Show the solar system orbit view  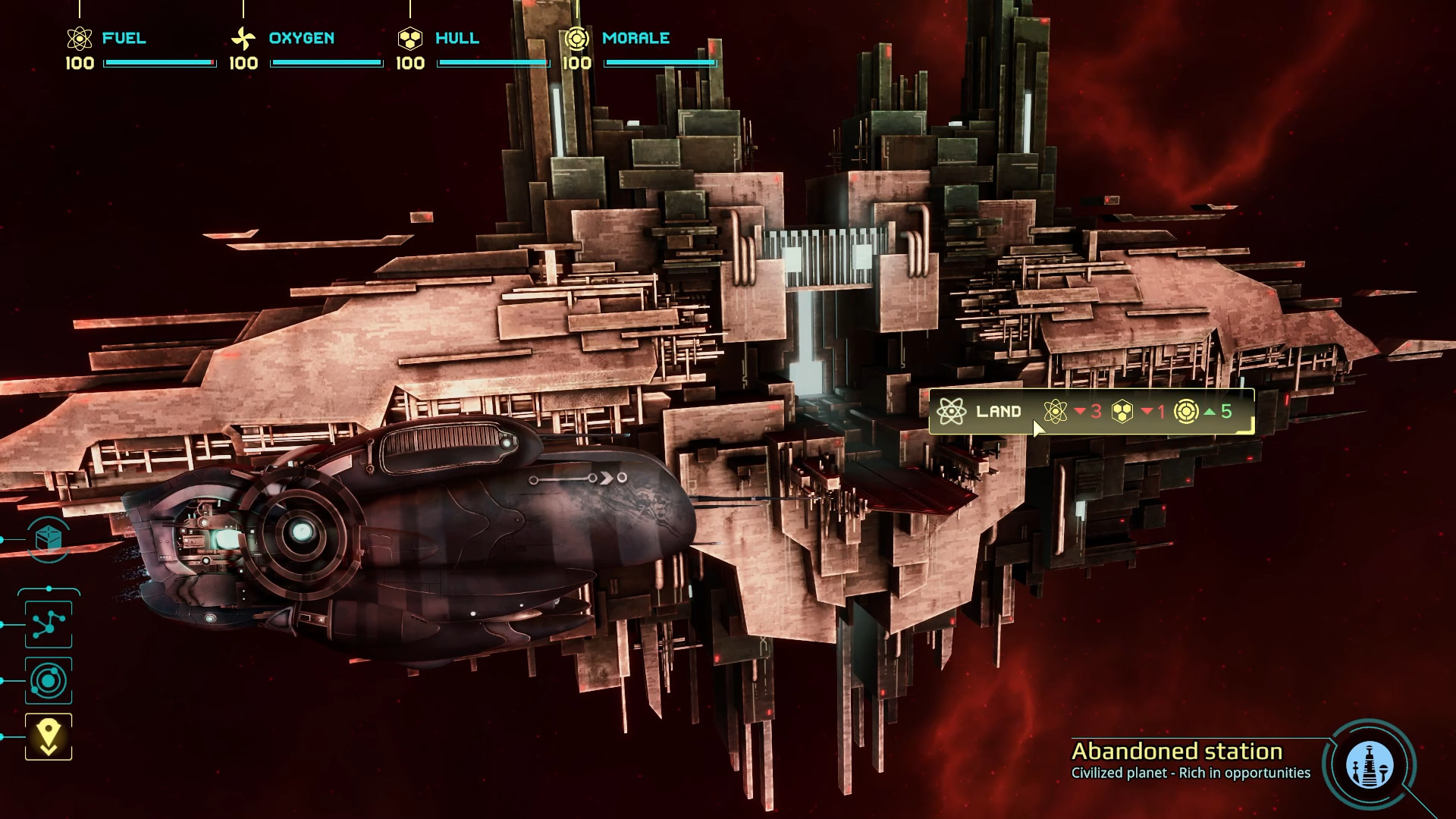(x=49, y=680)
